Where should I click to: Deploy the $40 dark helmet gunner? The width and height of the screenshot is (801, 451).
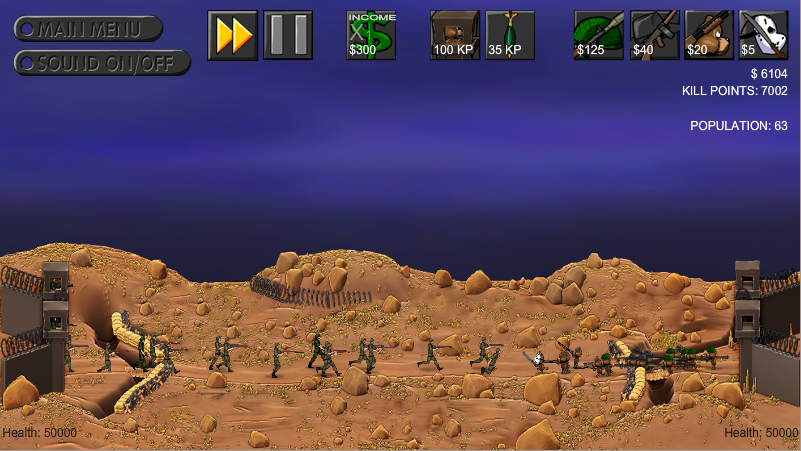coord(654,35)
